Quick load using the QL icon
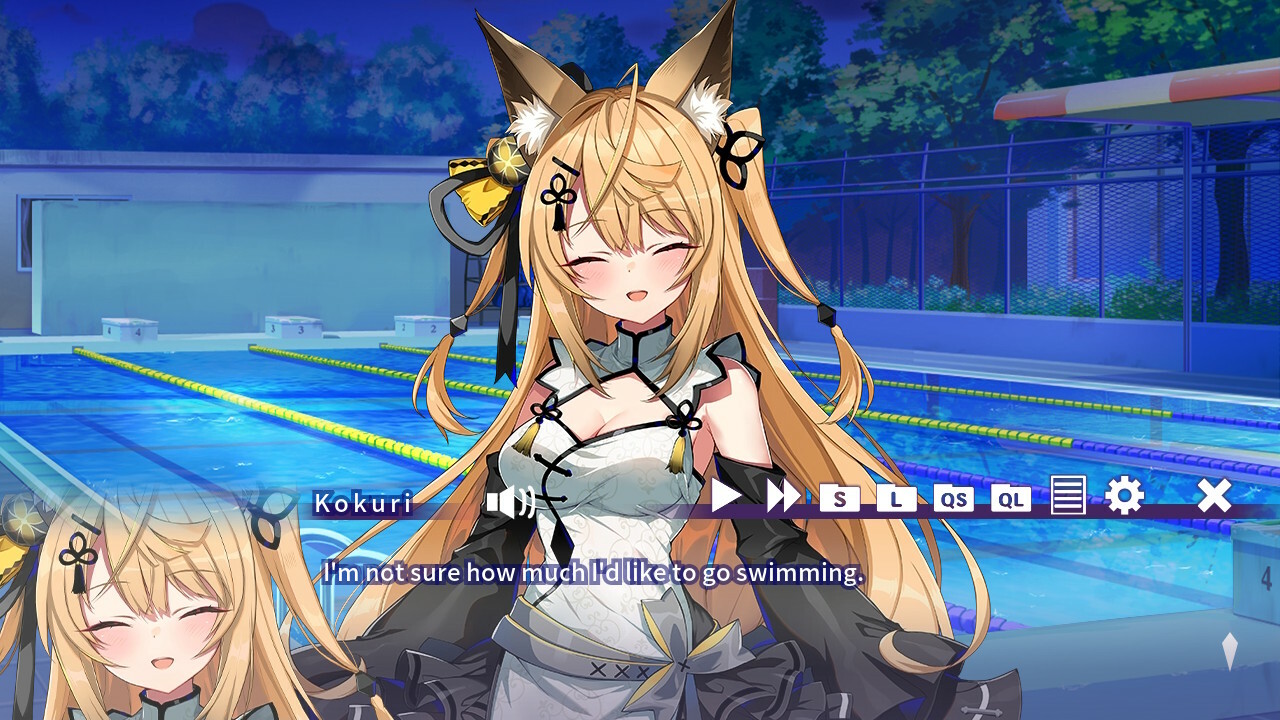The image size is (1280, 720). click(1012, 499)
